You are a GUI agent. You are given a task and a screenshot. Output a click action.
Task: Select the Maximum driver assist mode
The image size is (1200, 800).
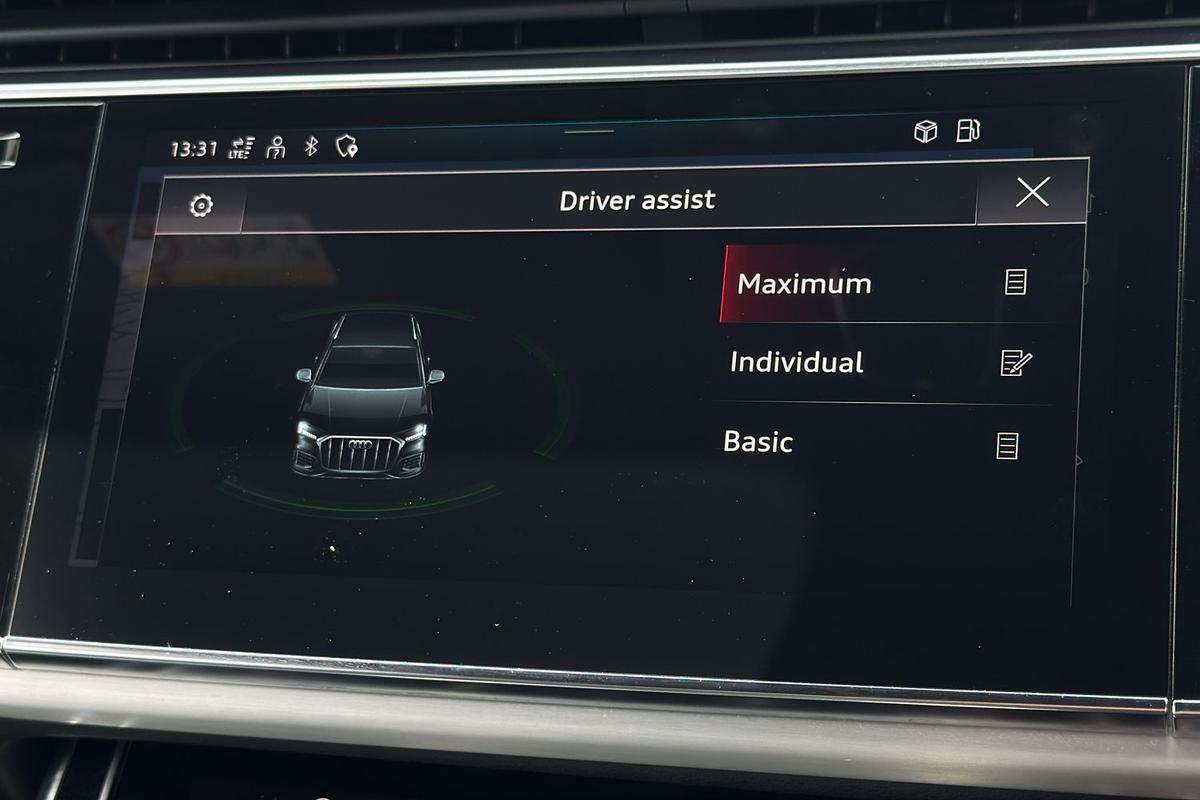(x=804, y=284)
